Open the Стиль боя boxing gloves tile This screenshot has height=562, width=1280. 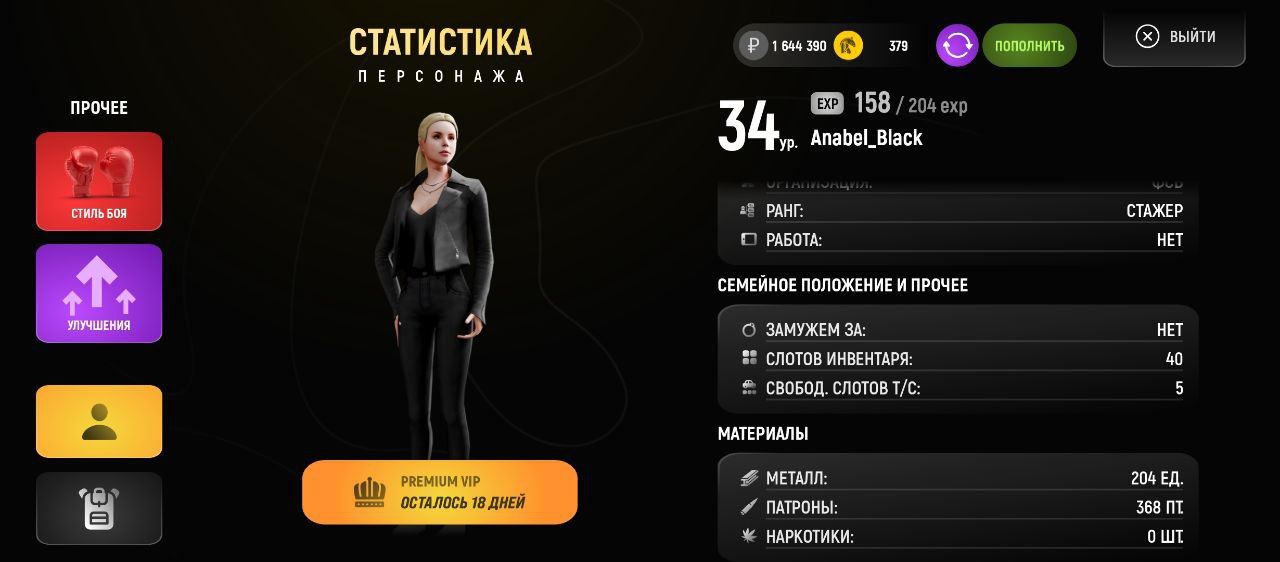coord(99,181)
